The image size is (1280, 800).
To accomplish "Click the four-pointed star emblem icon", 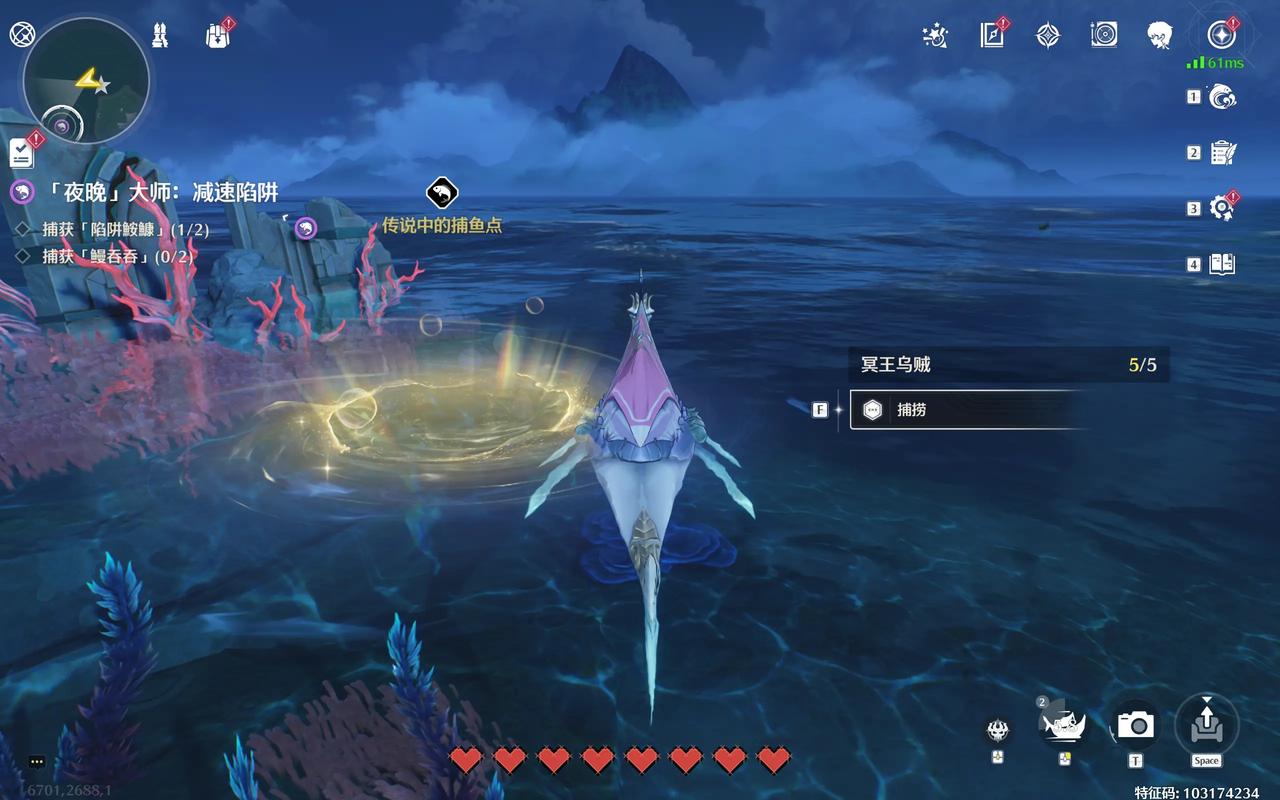I will pos(1048,35).
